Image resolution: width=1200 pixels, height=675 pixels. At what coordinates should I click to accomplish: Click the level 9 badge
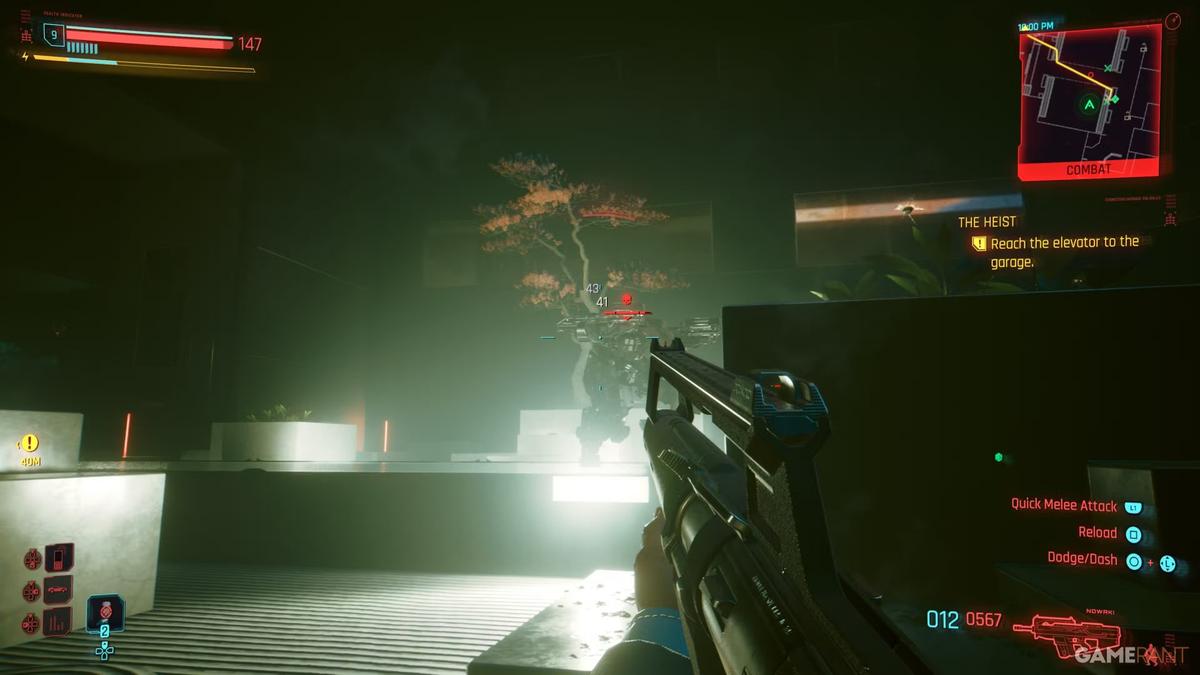[53, 35]
